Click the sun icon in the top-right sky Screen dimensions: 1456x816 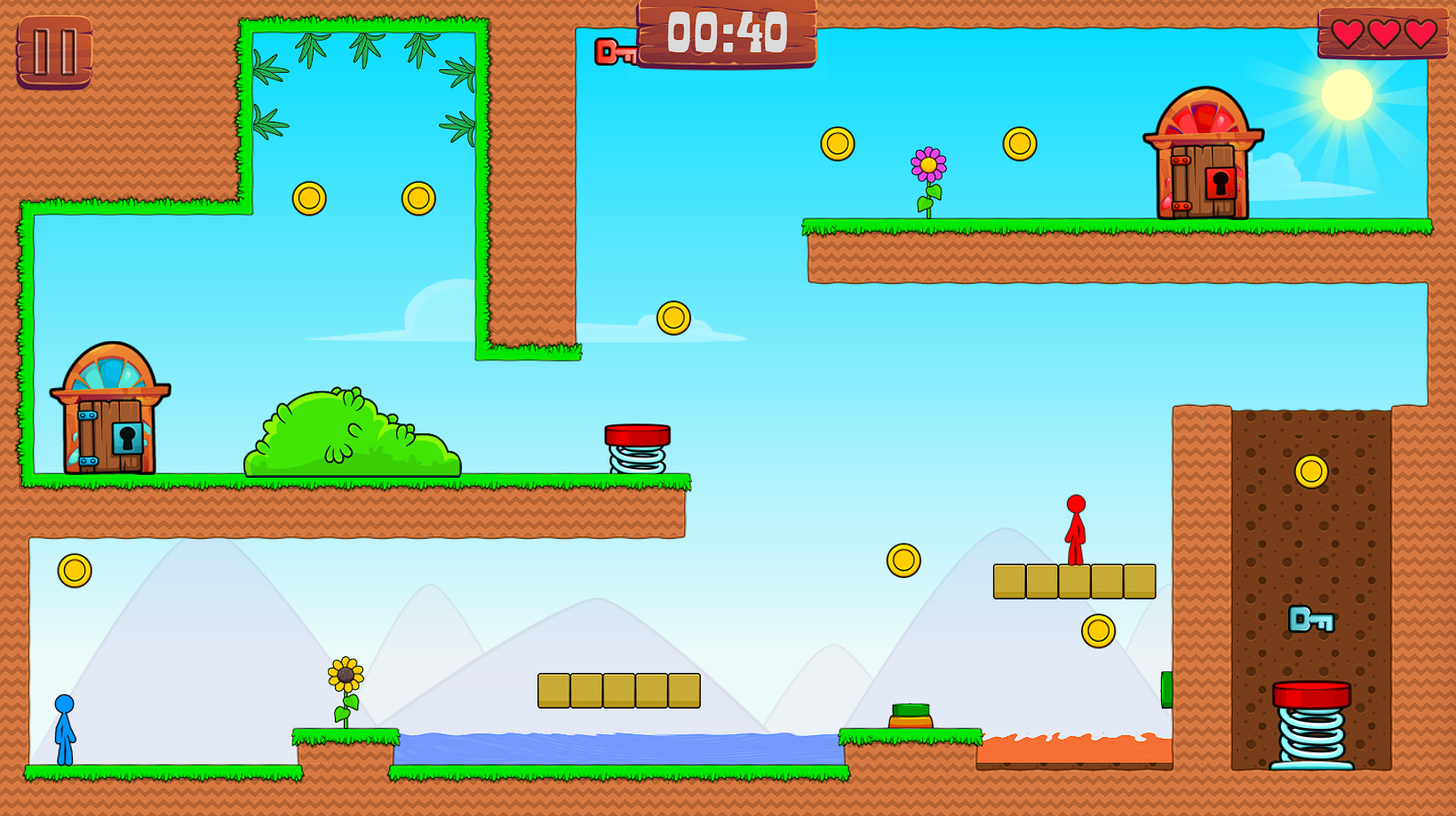coord(1347,93)
